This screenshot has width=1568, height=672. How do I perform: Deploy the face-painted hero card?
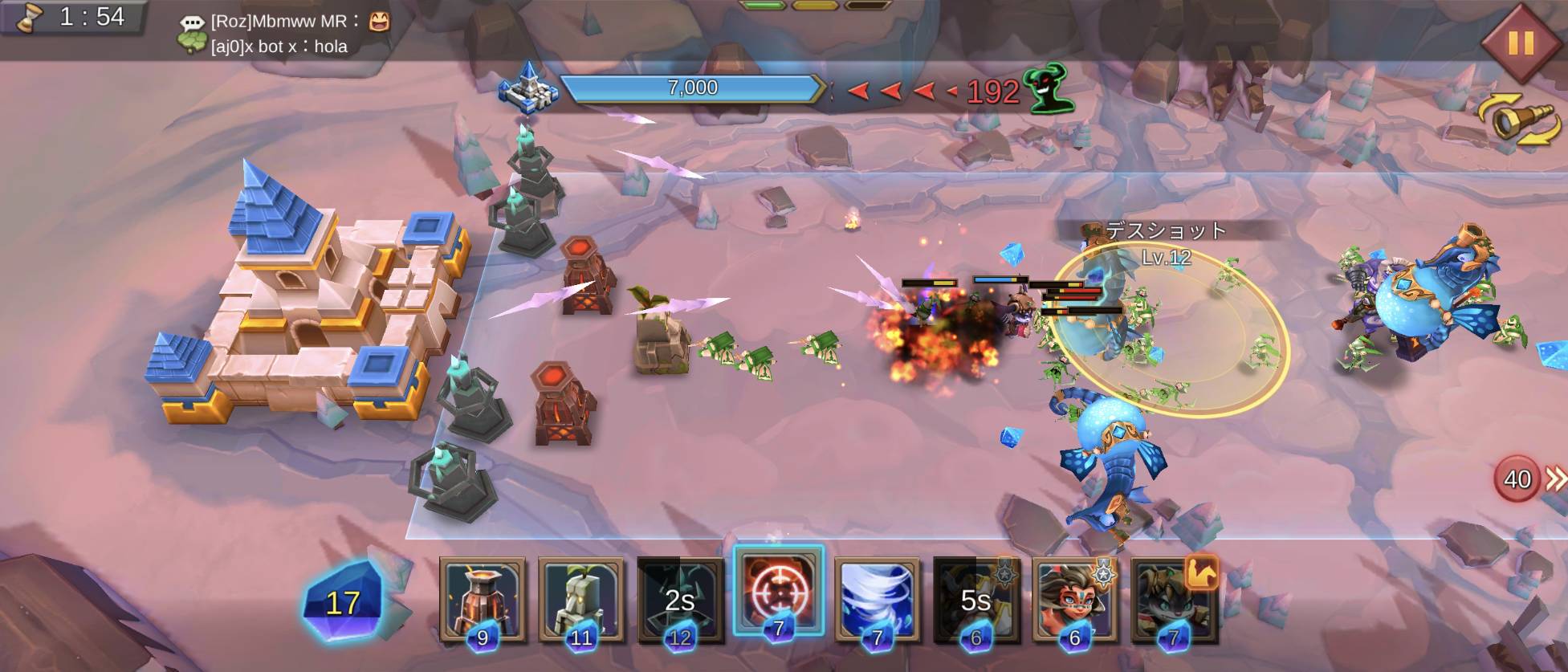pos(1074,598)
